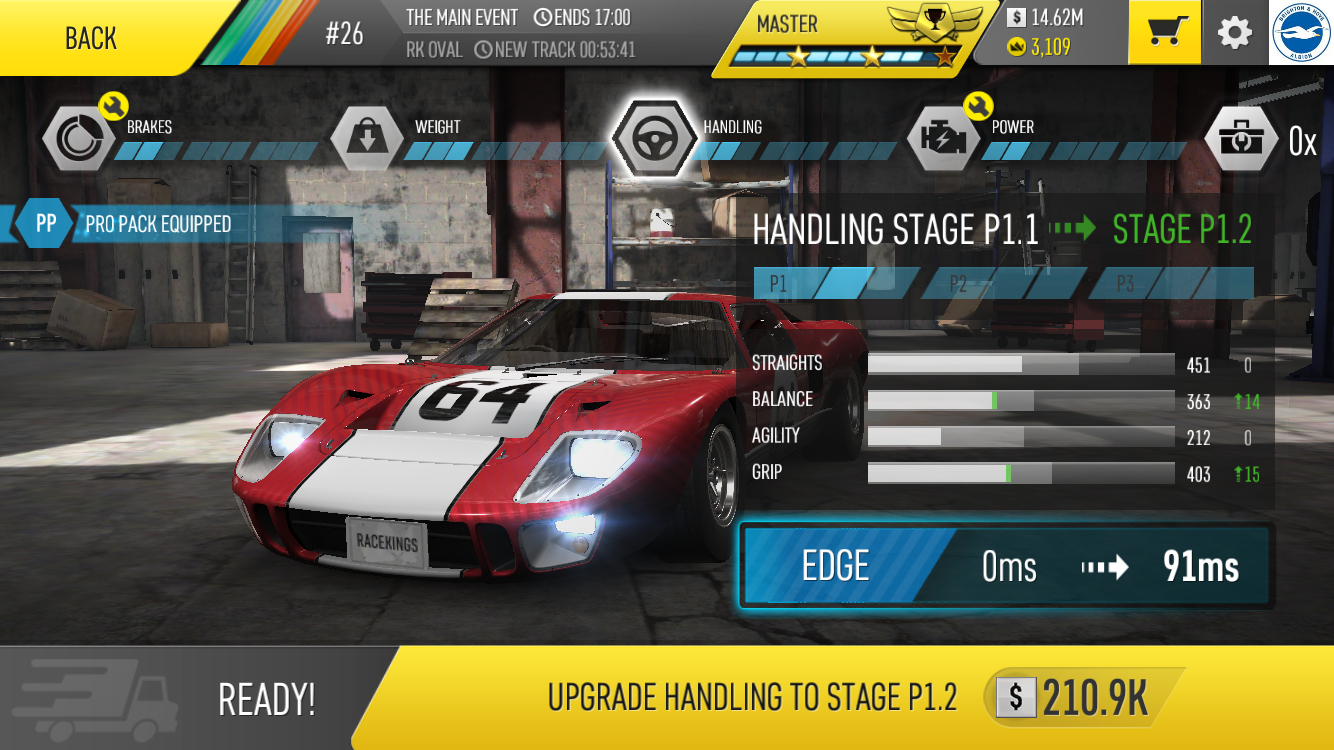The image size is (1334, 750).
Task: Open The Main Event info panel
Action: (x=520, y=32)
